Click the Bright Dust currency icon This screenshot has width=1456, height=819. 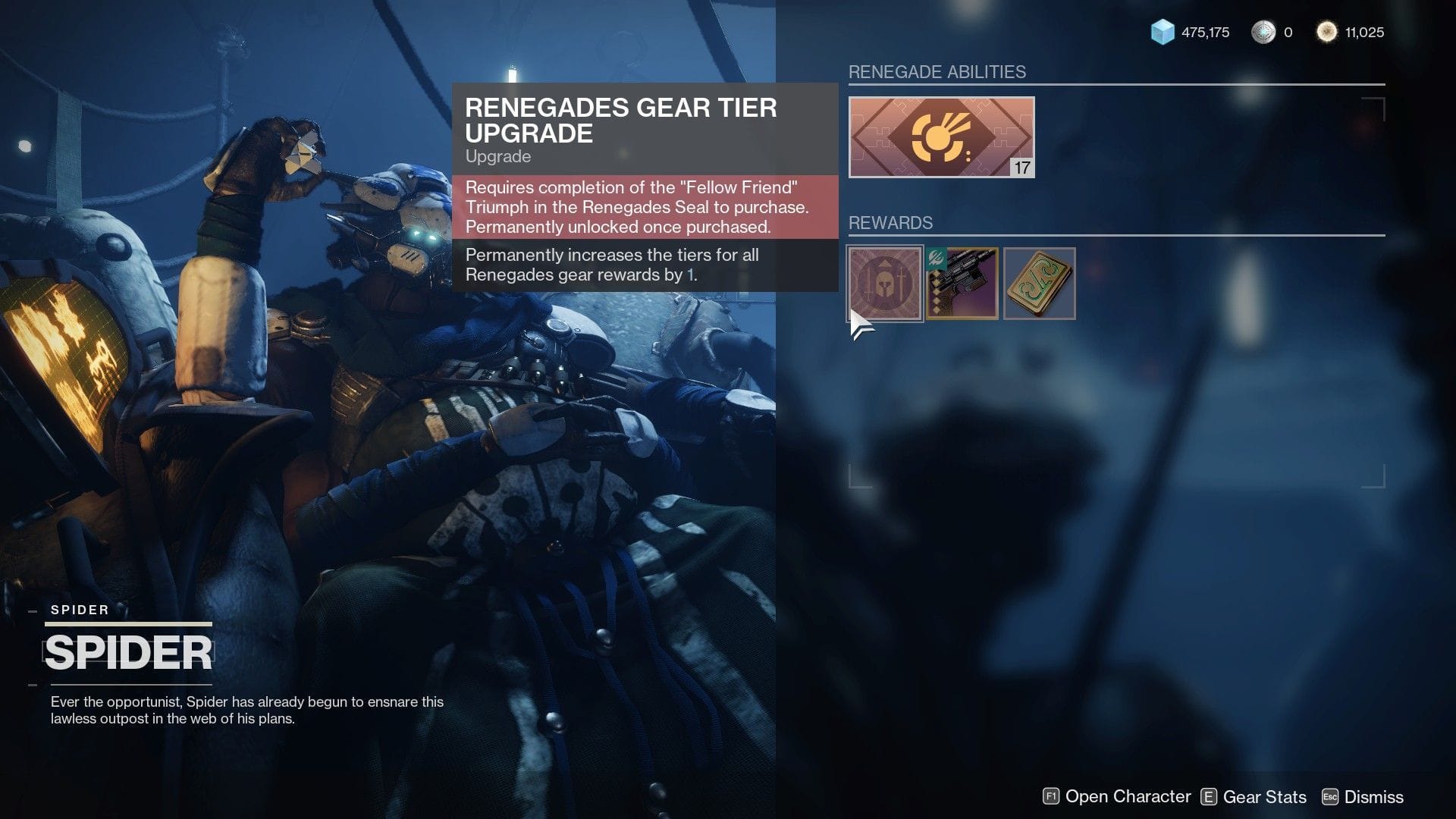pos(1326,33)
